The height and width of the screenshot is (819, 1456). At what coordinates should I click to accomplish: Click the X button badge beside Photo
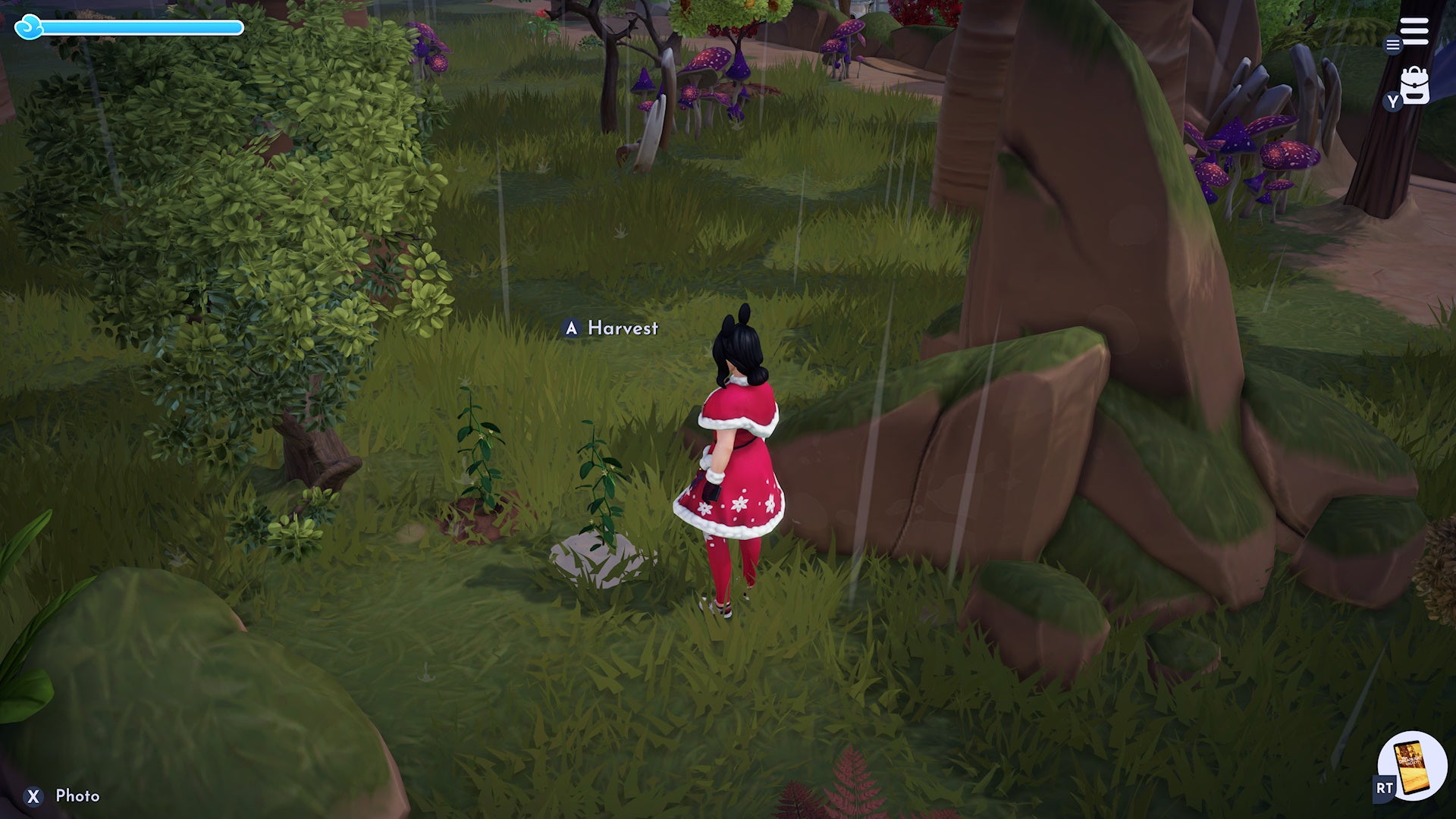coord(33,796)
